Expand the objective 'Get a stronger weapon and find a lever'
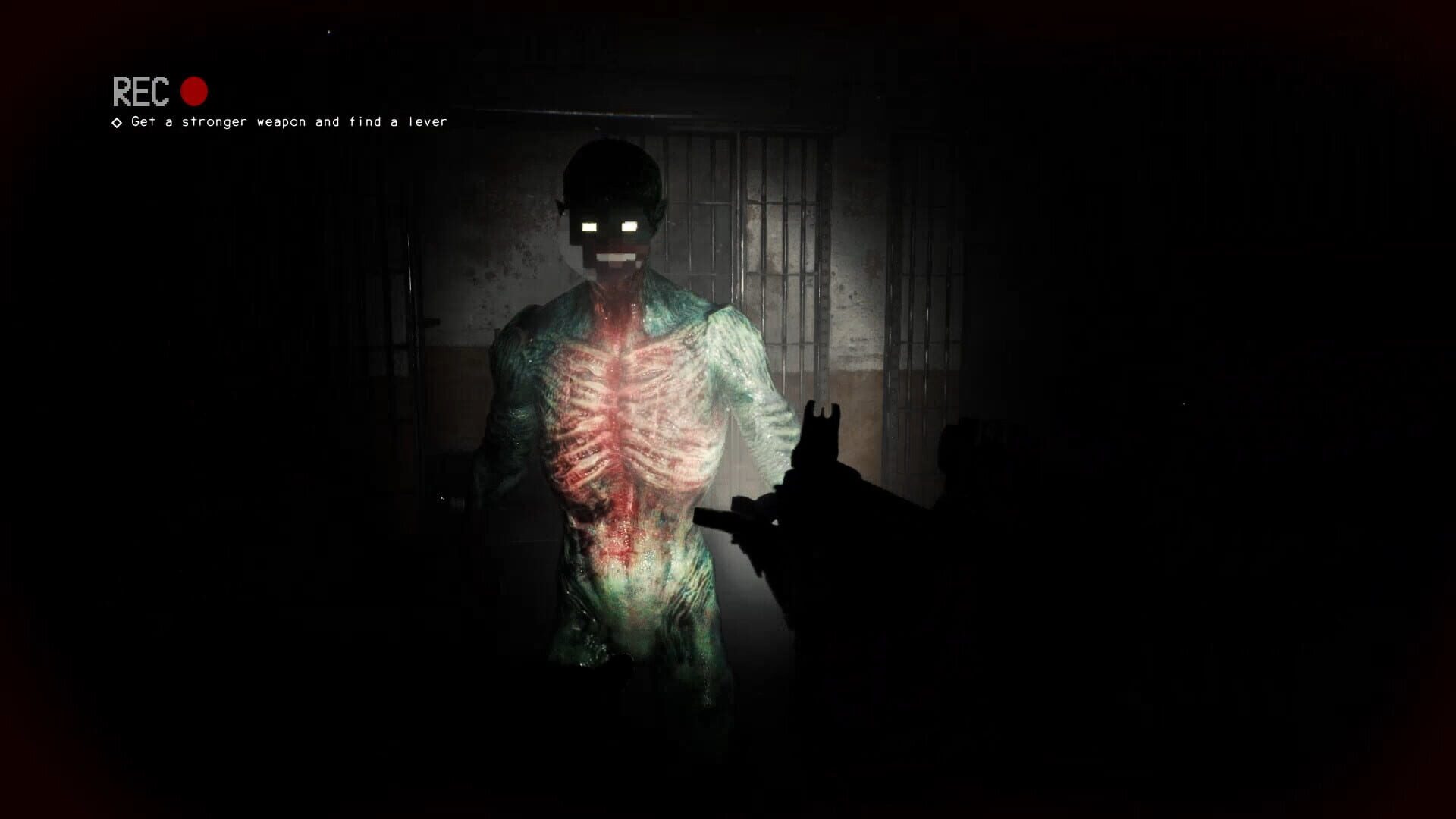The height and width of the screenshot is (819, 1456). (288, 121)
